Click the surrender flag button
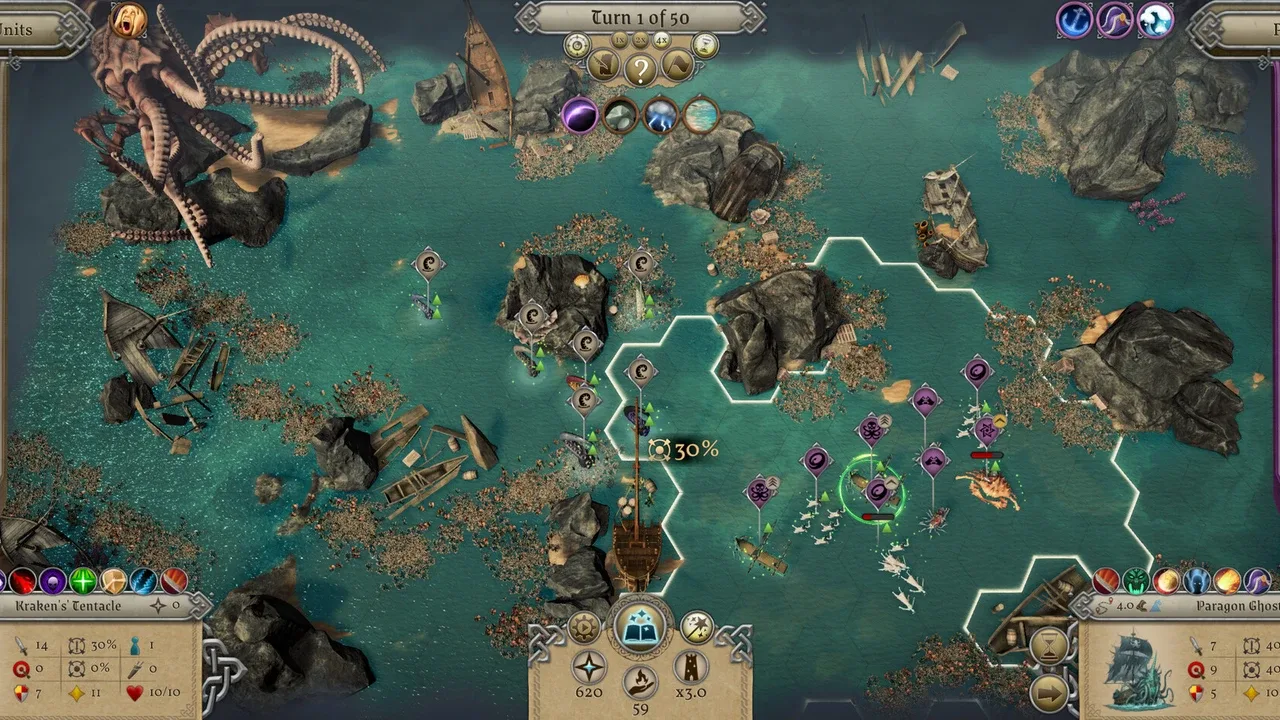Viewport: 1280px width, 720px height. coord(677,67)
